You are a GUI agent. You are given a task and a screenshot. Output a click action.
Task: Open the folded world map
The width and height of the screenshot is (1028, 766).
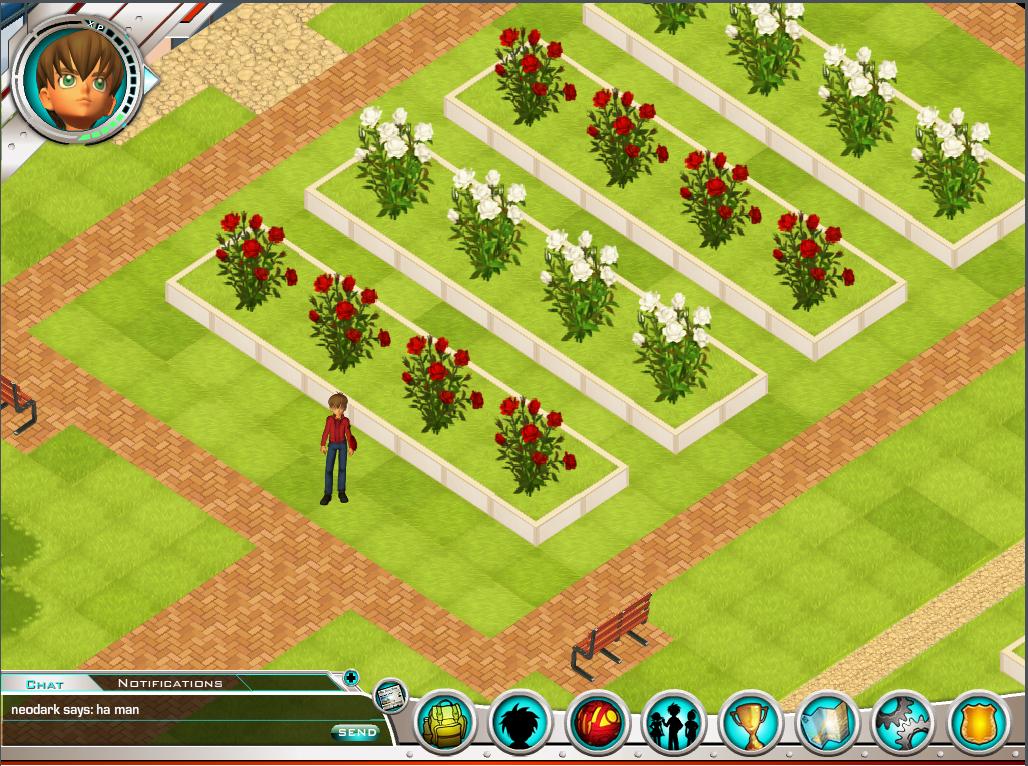click(826, 722)
